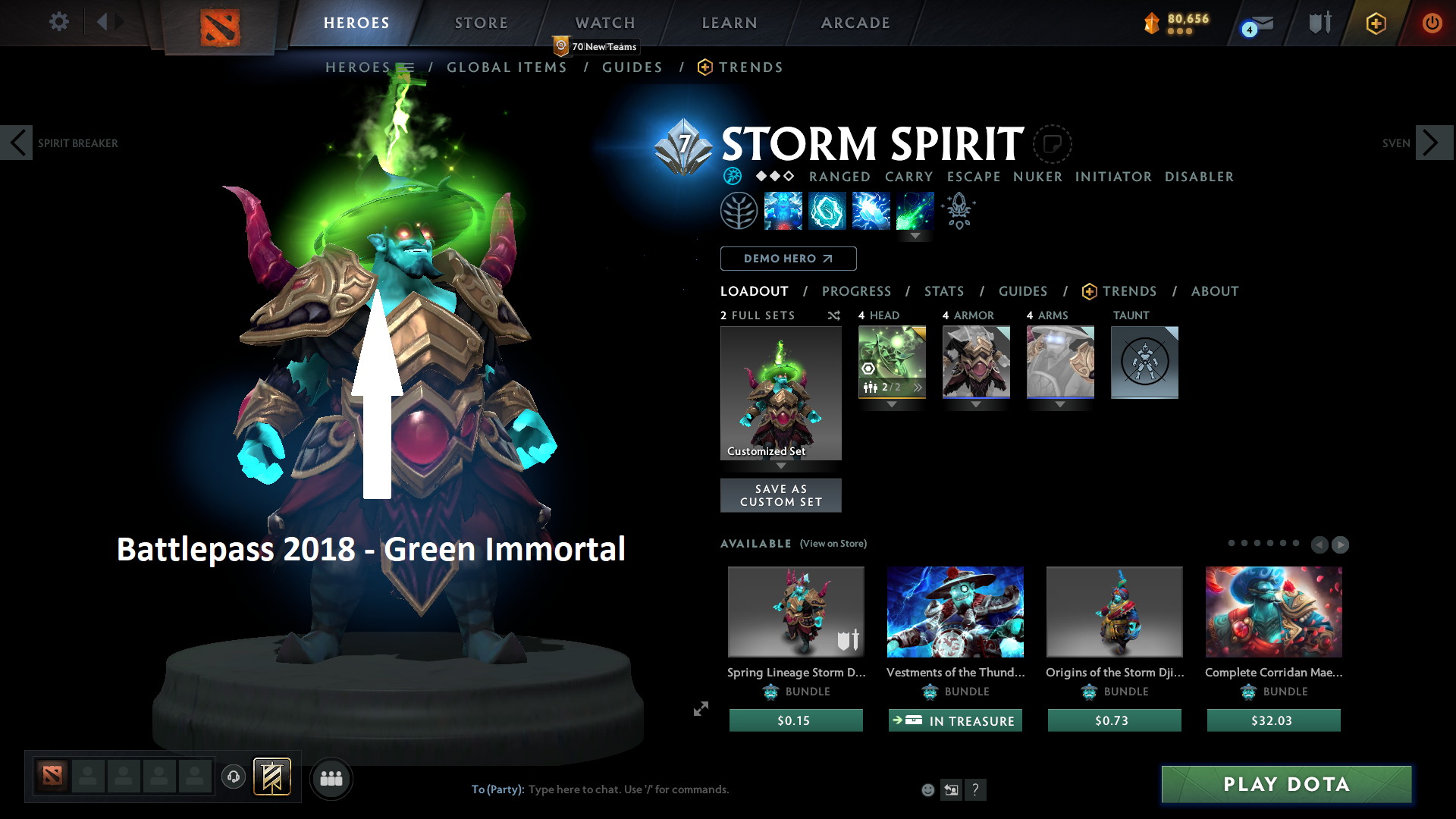This screenshot has height=819, width=1456.
Task: Click the equipped guild banner icon
Action: click(x=272, y=777)
